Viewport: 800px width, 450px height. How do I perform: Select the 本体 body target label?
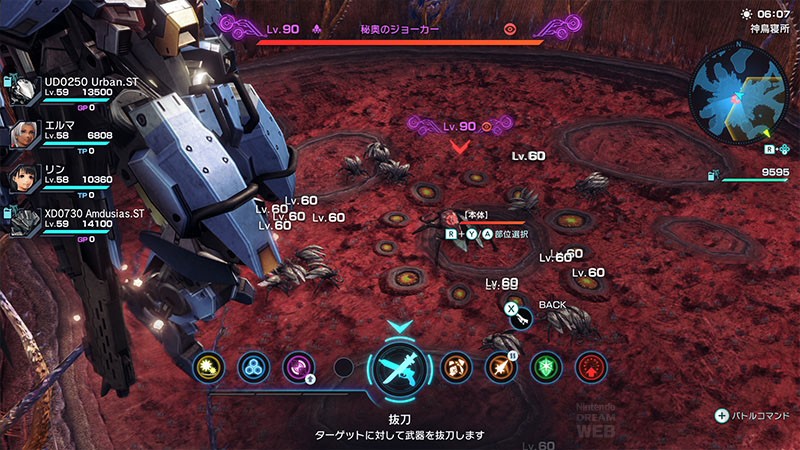(473, 215)
